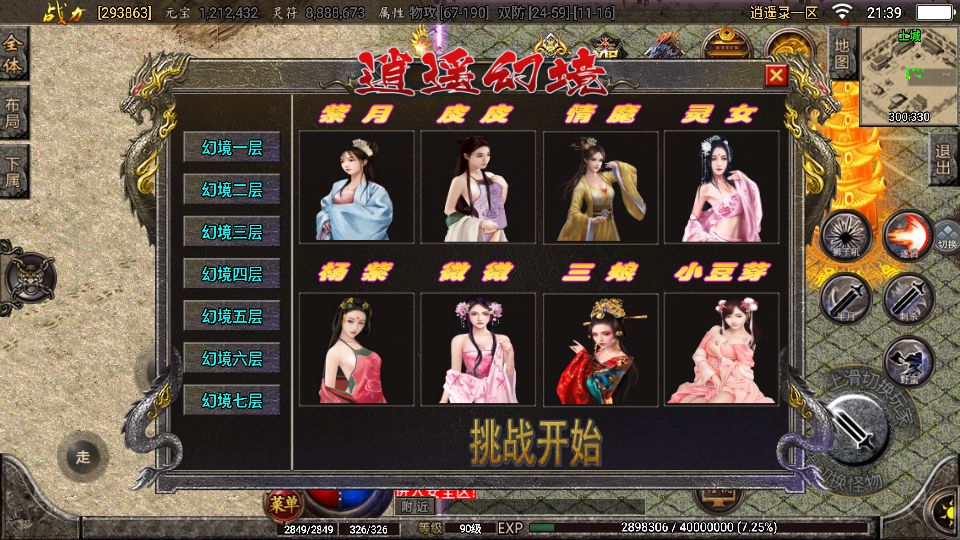The height and width of the screenshot is (540, 960).
Task: Switch to 幻境二层
Action: (x=232, y=190)
